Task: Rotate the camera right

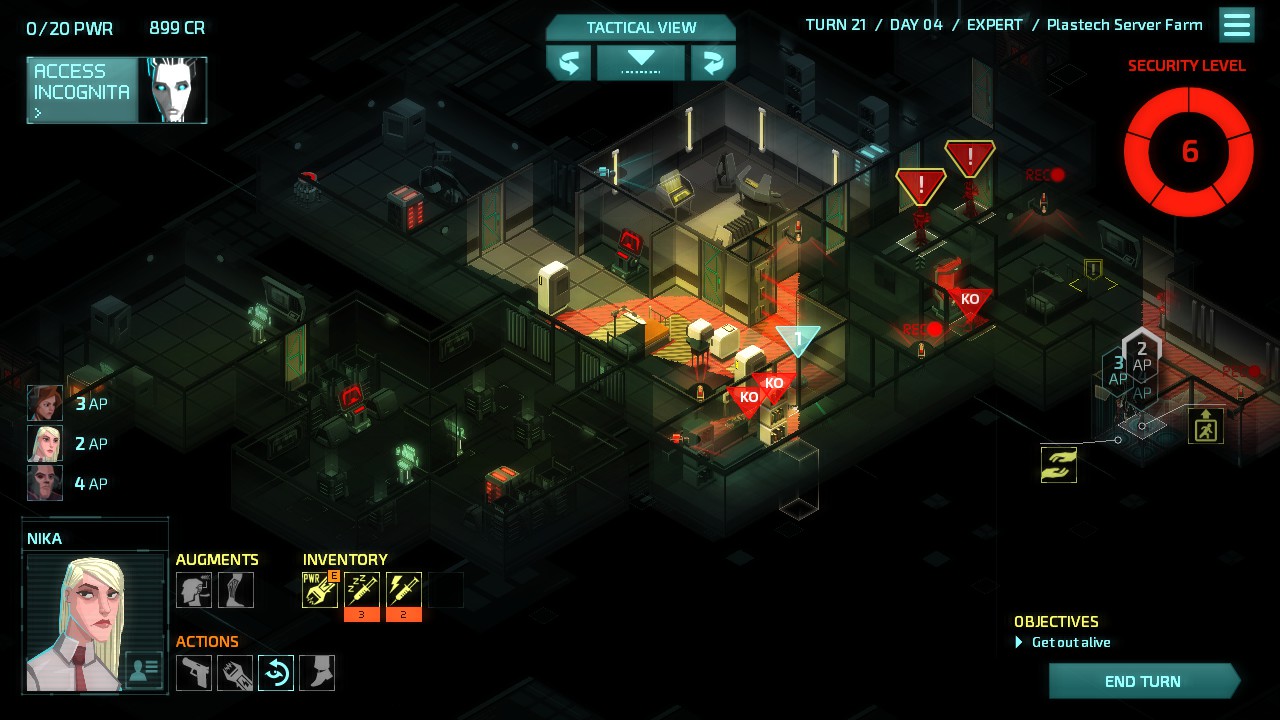Action: [x=712, y=63]
